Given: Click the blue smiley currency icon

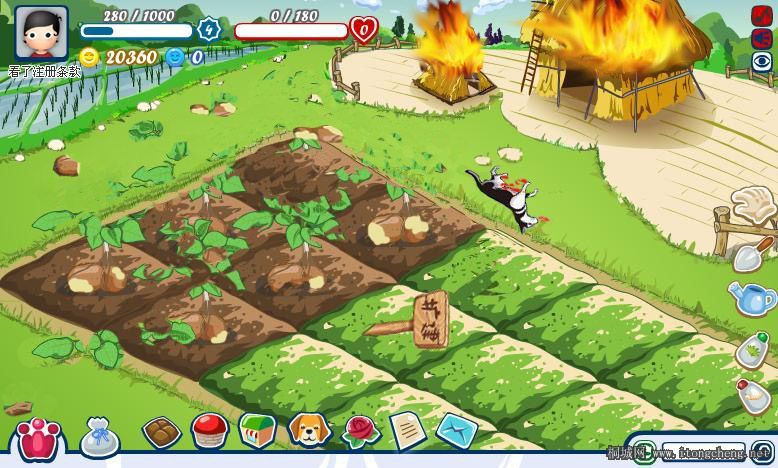Looking at the screenshot, I should pos(175,57).
